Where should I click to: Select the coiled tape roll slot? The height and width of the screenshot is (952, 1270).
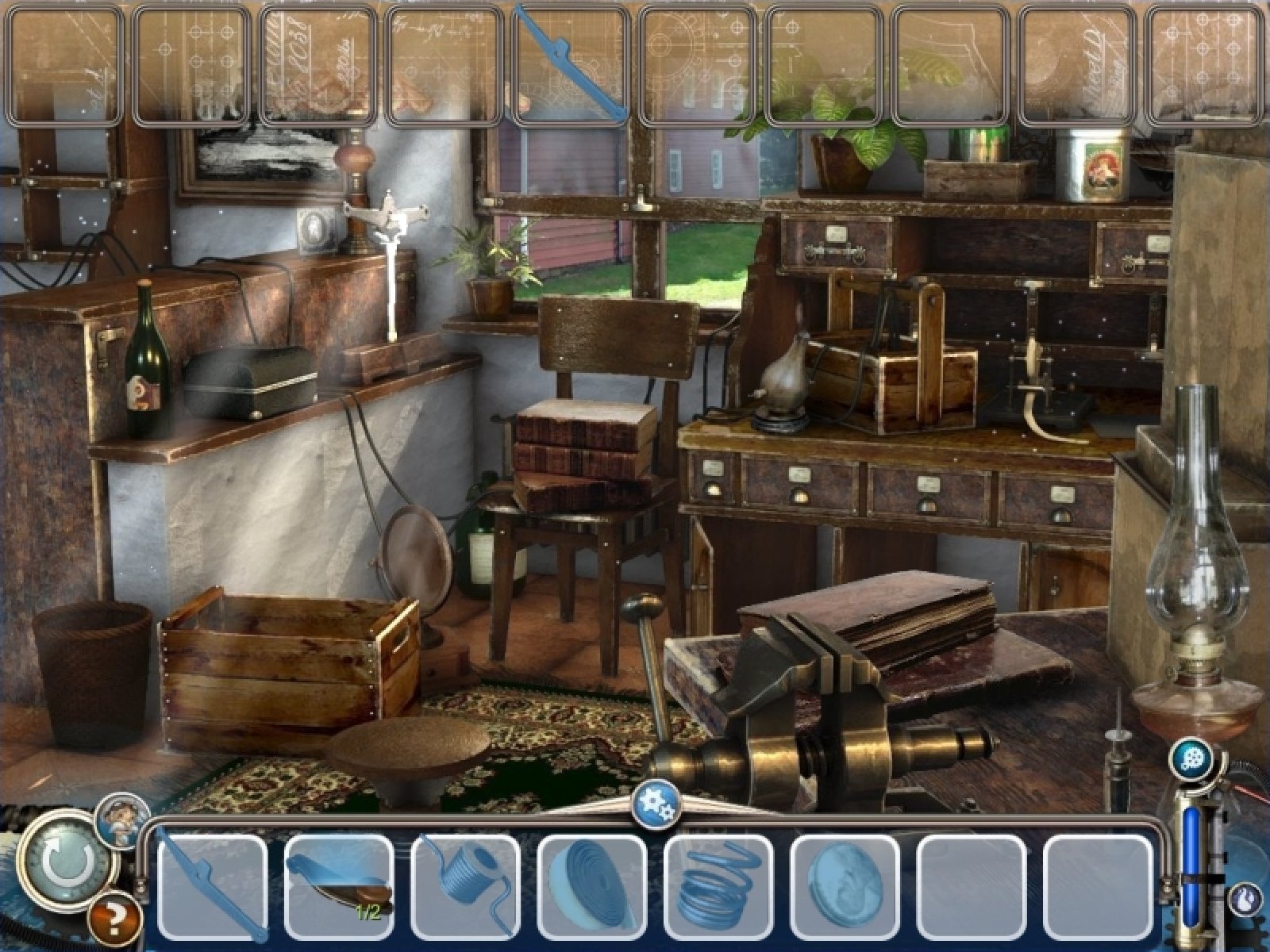592,887
